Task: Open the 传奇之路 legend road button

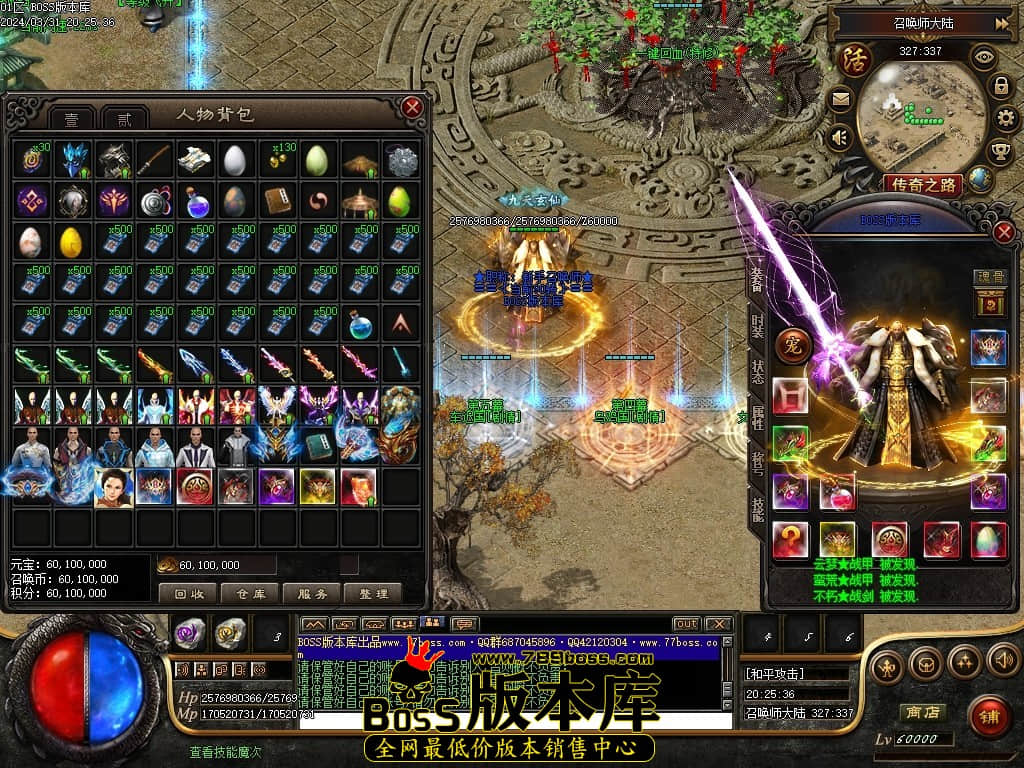Action: (x=922, y=184)
